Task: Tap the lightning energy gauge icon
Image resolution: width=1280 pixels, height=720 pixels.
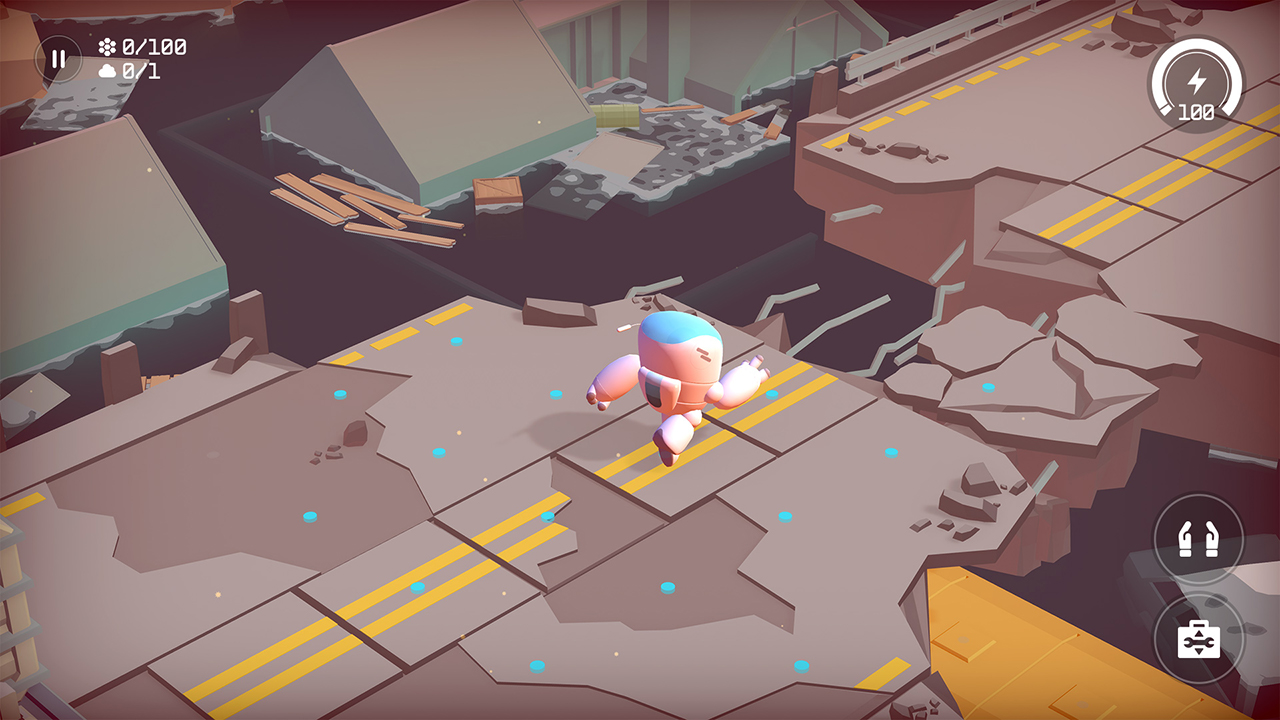Action: click(1197, 82)
